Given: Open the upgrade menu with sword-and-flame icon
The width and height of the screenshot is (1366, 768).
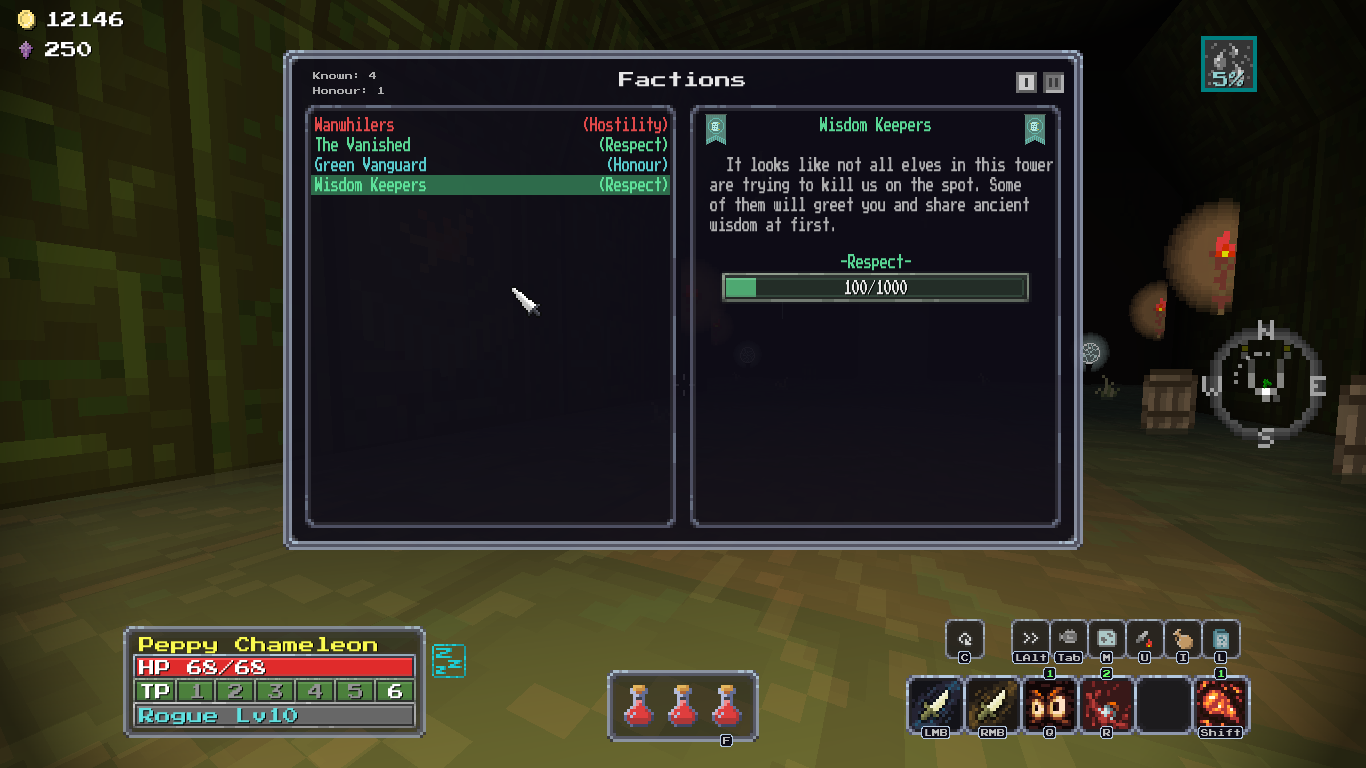Looking at the screenshot, I should point(1145,639).
